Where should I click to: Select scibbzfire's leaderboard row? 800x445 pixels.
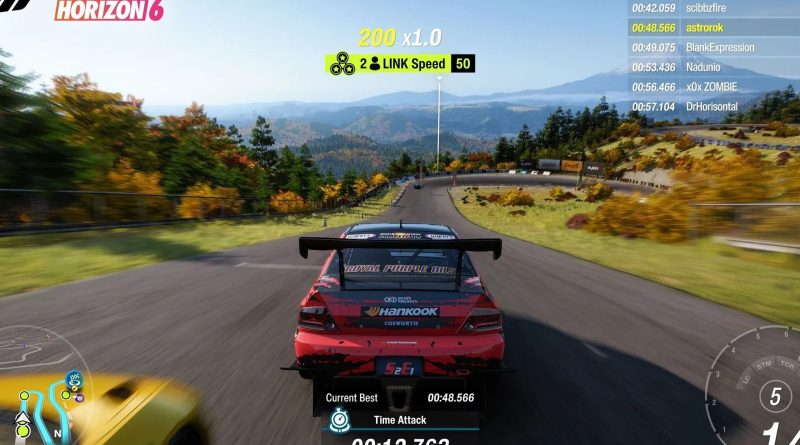[x=713, y=8]
